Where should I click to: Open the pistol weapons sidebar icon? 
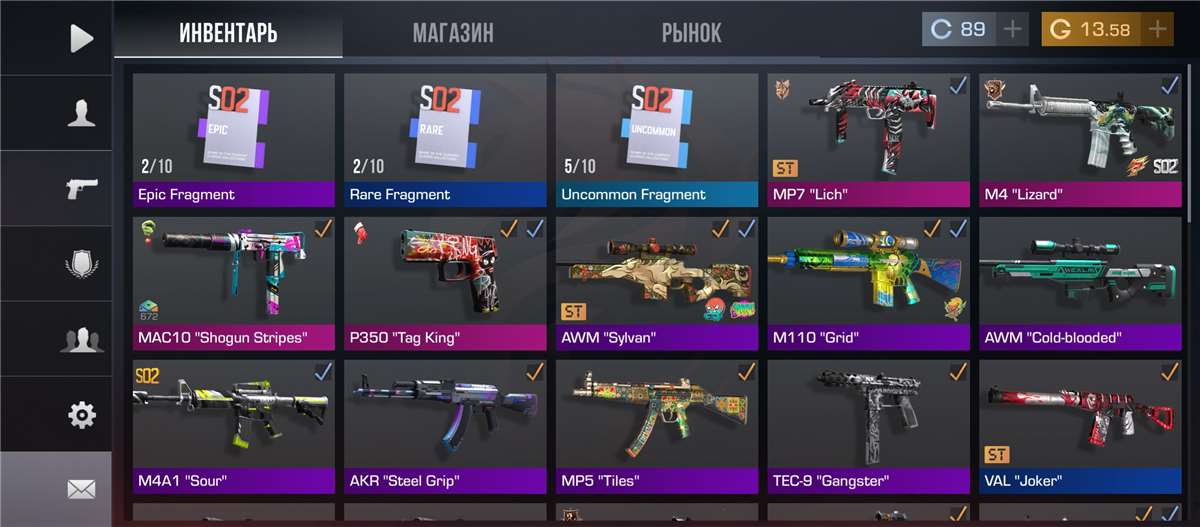point(81,188)
